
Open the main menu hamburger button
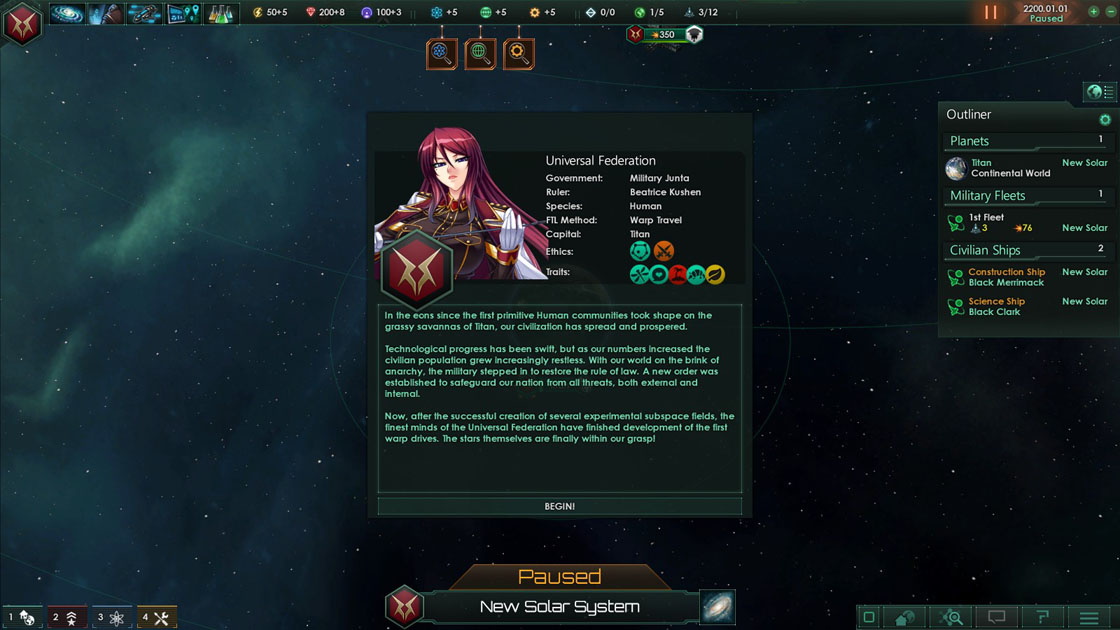click(x=1089, y=617)
